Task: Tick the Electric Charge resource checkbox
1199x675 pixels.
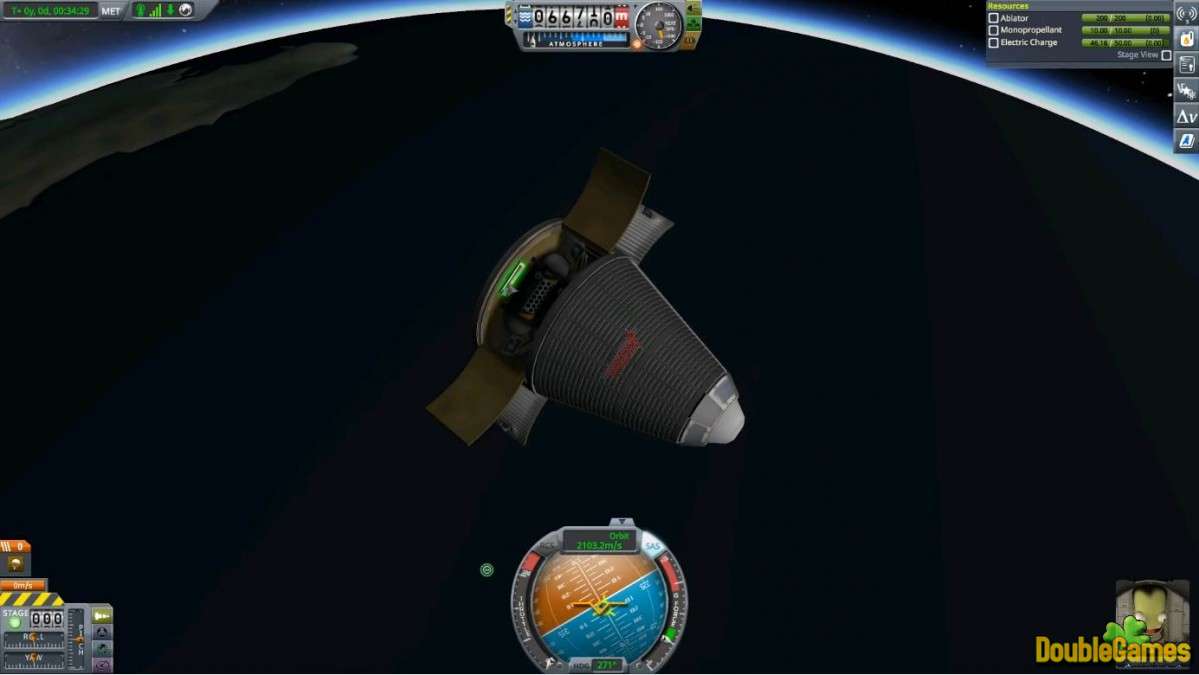Action: [x=993, y=43]
